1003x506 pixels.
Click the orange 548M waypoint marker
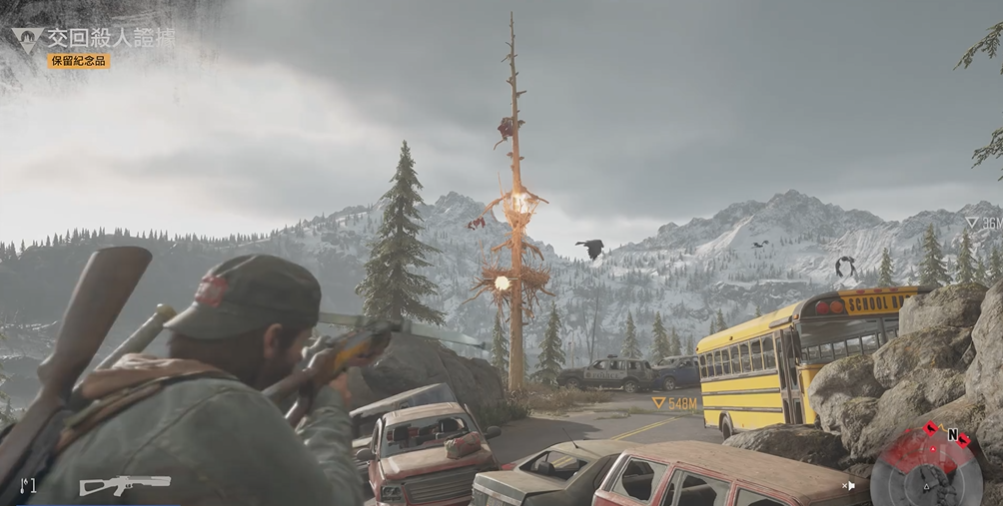coord(673,403)
